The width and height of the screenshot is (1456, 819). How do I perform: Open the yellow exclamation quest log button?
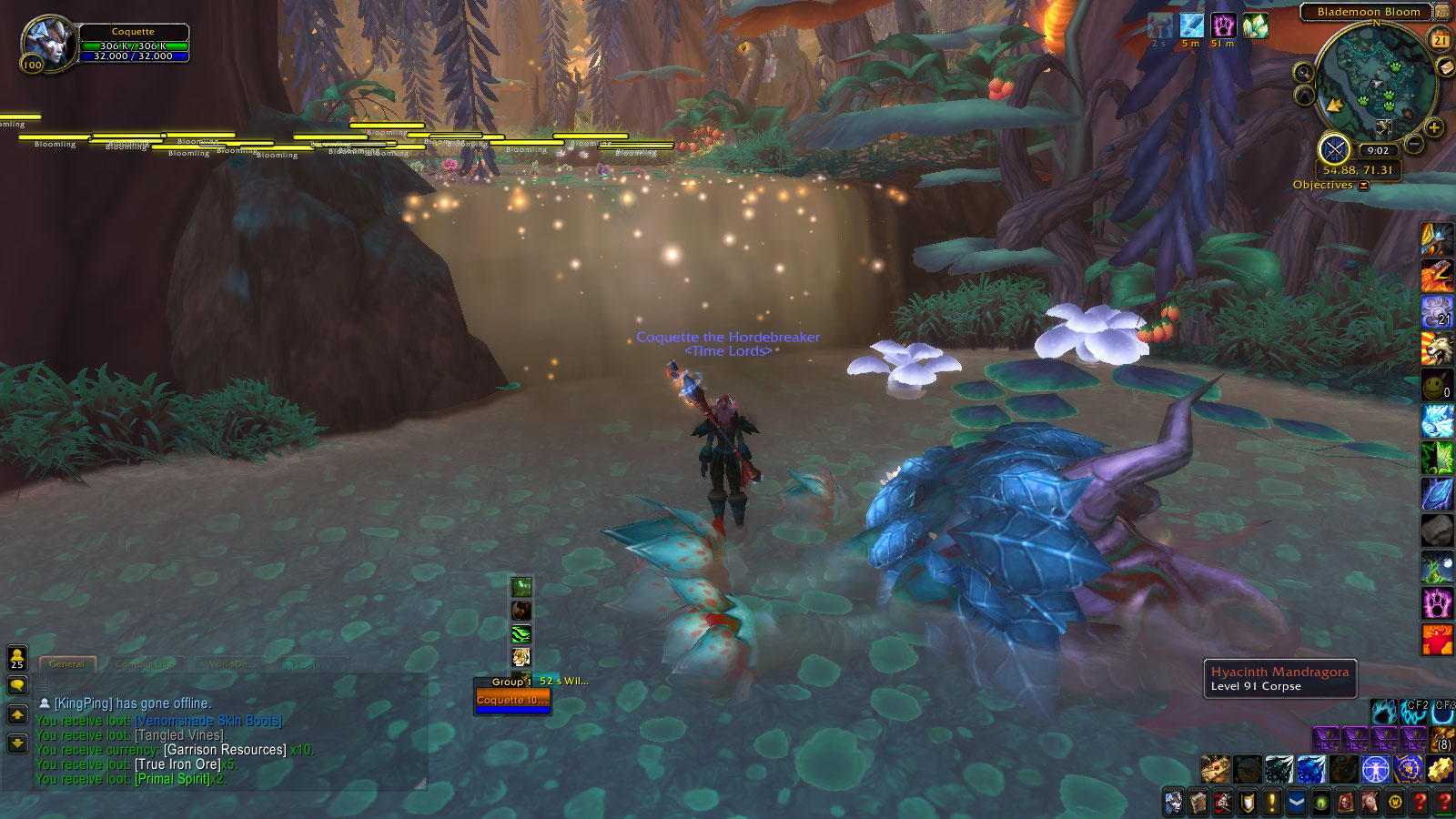click(1272, 803)
